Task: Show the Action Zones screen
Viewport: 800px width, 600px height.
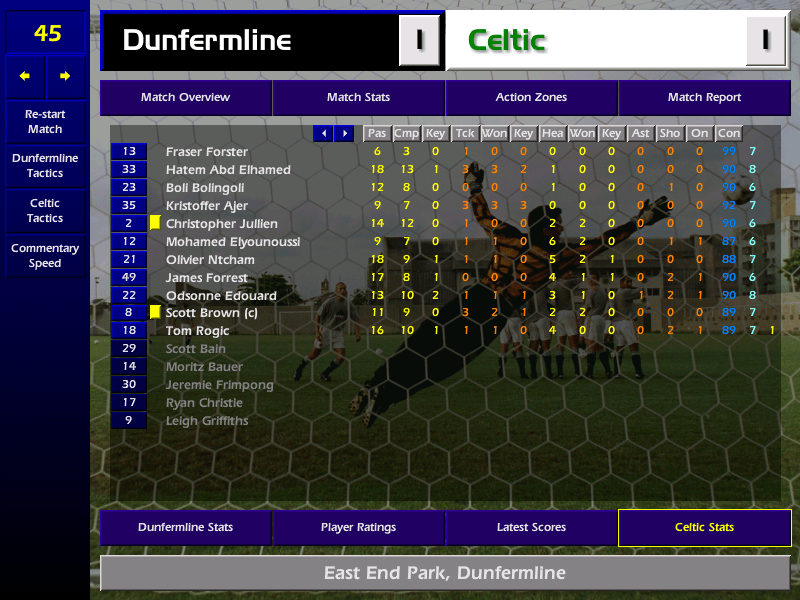Action: 531,98
